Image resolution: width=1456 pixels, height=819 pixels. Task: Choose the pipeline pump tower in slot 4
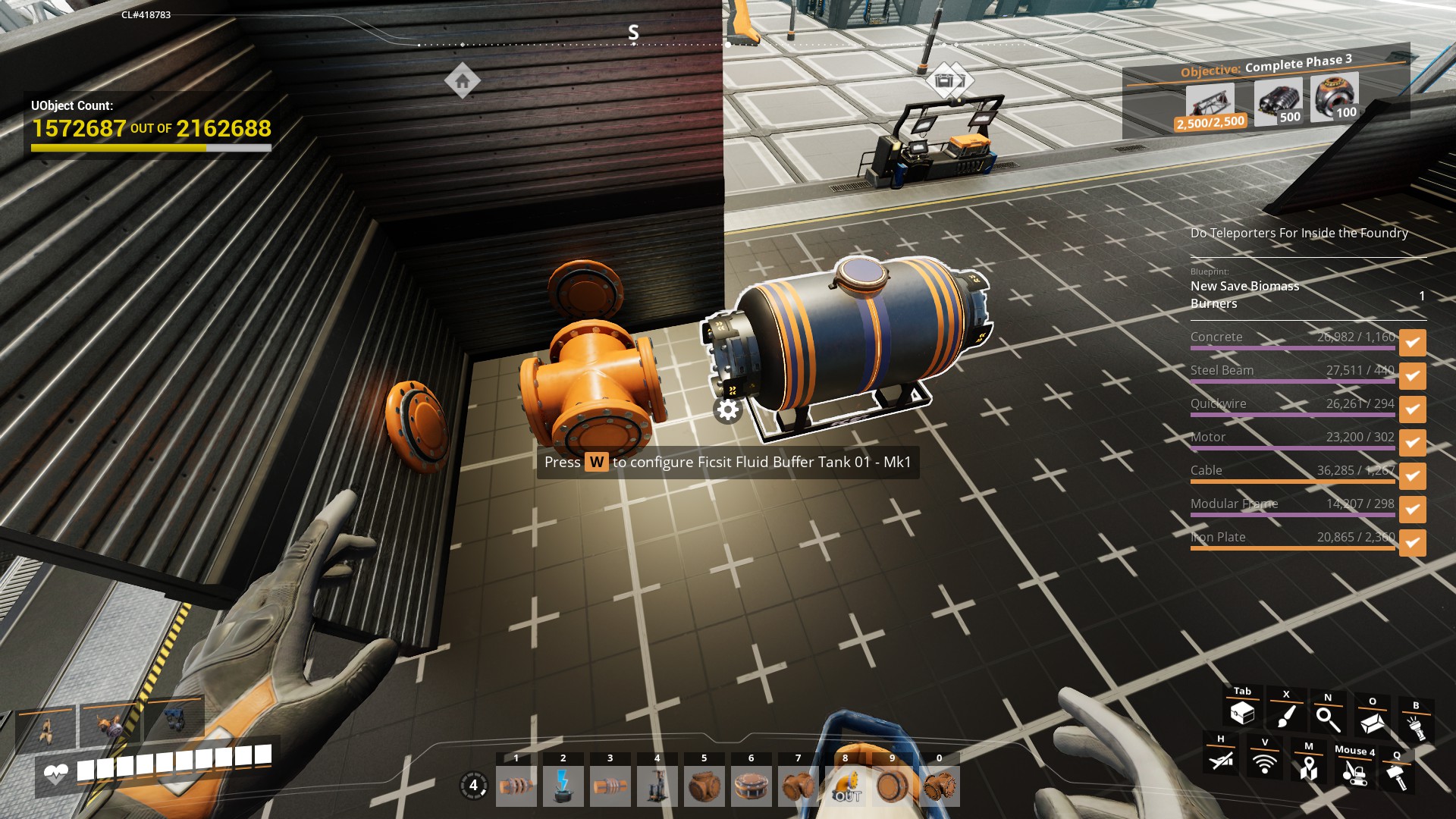(657, 786)
